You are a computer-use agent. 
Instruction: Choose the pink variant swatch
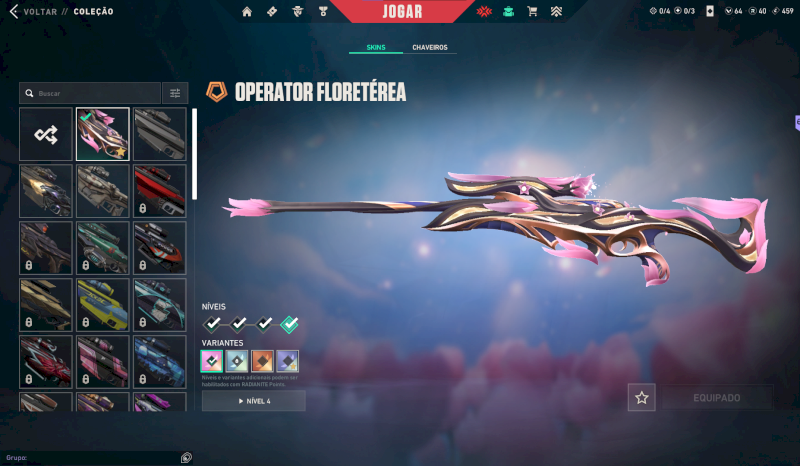click(x=212, y=361)
